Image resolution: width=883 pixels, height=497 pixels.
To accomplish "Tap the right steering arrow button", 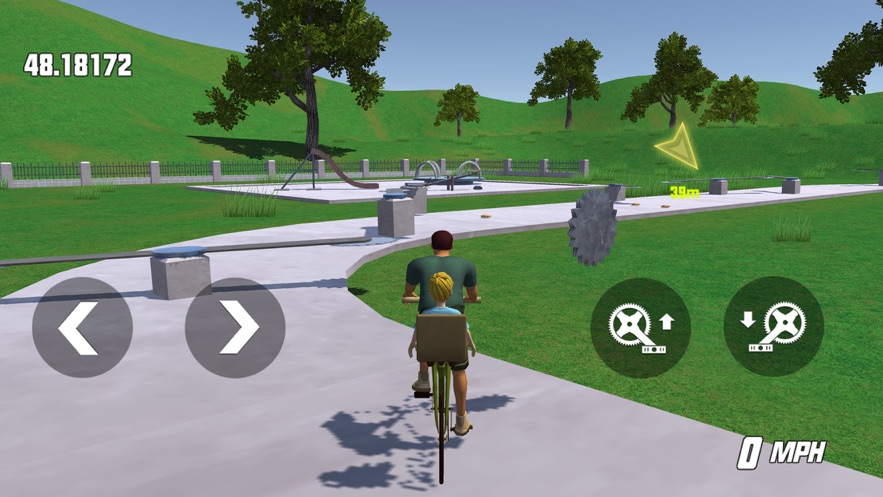I will click(x=235, y=327).
